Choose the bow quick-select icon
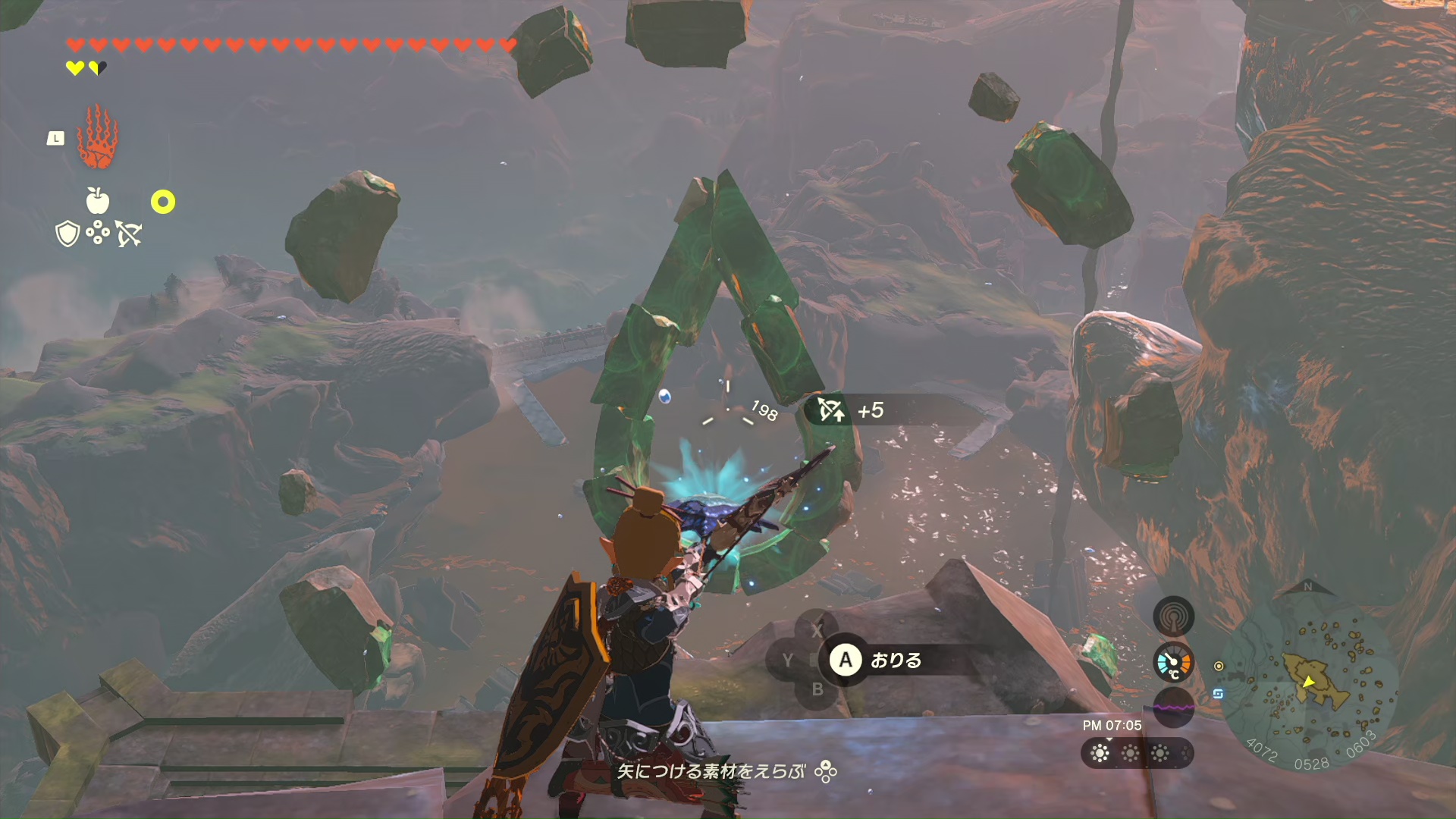Viewport: 1456px width, 819px height. pyautogui.click(x=129, y=234)
